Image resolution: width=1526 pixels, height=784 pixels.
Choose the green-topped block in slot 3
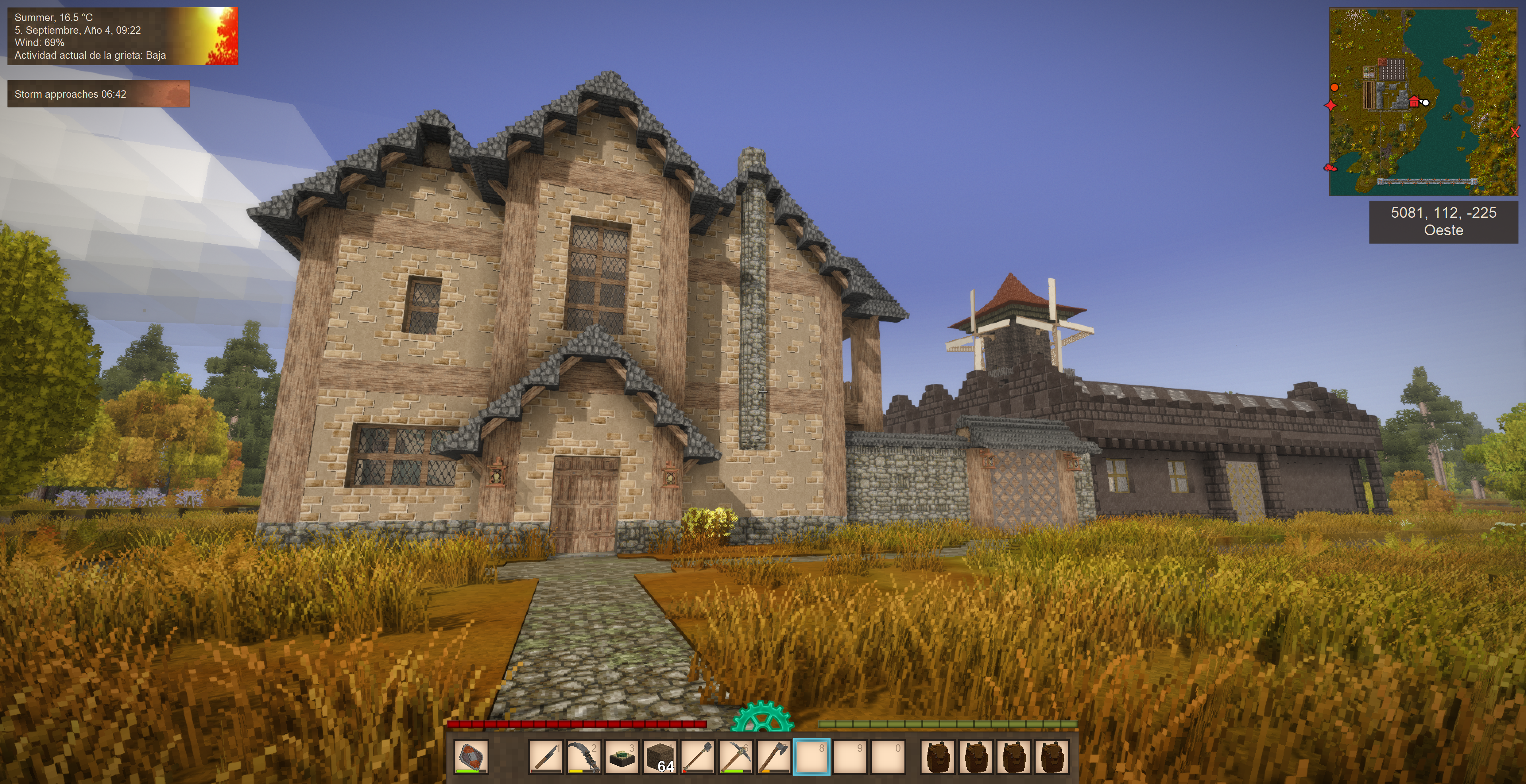click(x=622, y=757)
